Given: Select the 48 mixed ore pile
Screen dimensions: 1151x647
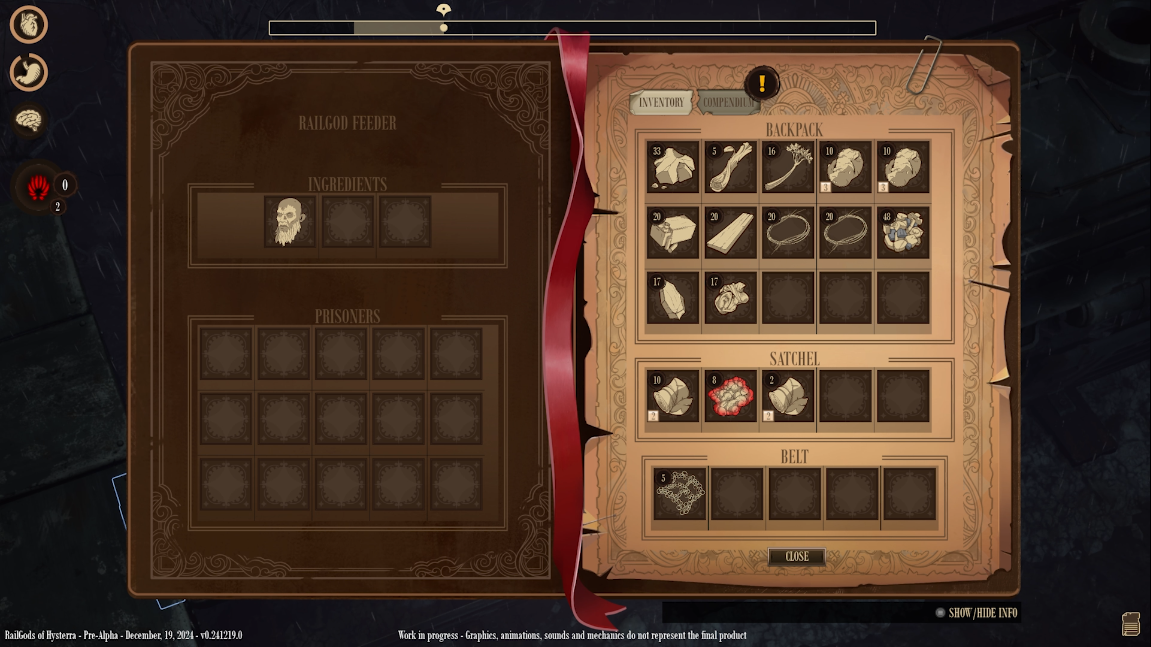Looking at the screenshot, I should click(x=903, y=232).
